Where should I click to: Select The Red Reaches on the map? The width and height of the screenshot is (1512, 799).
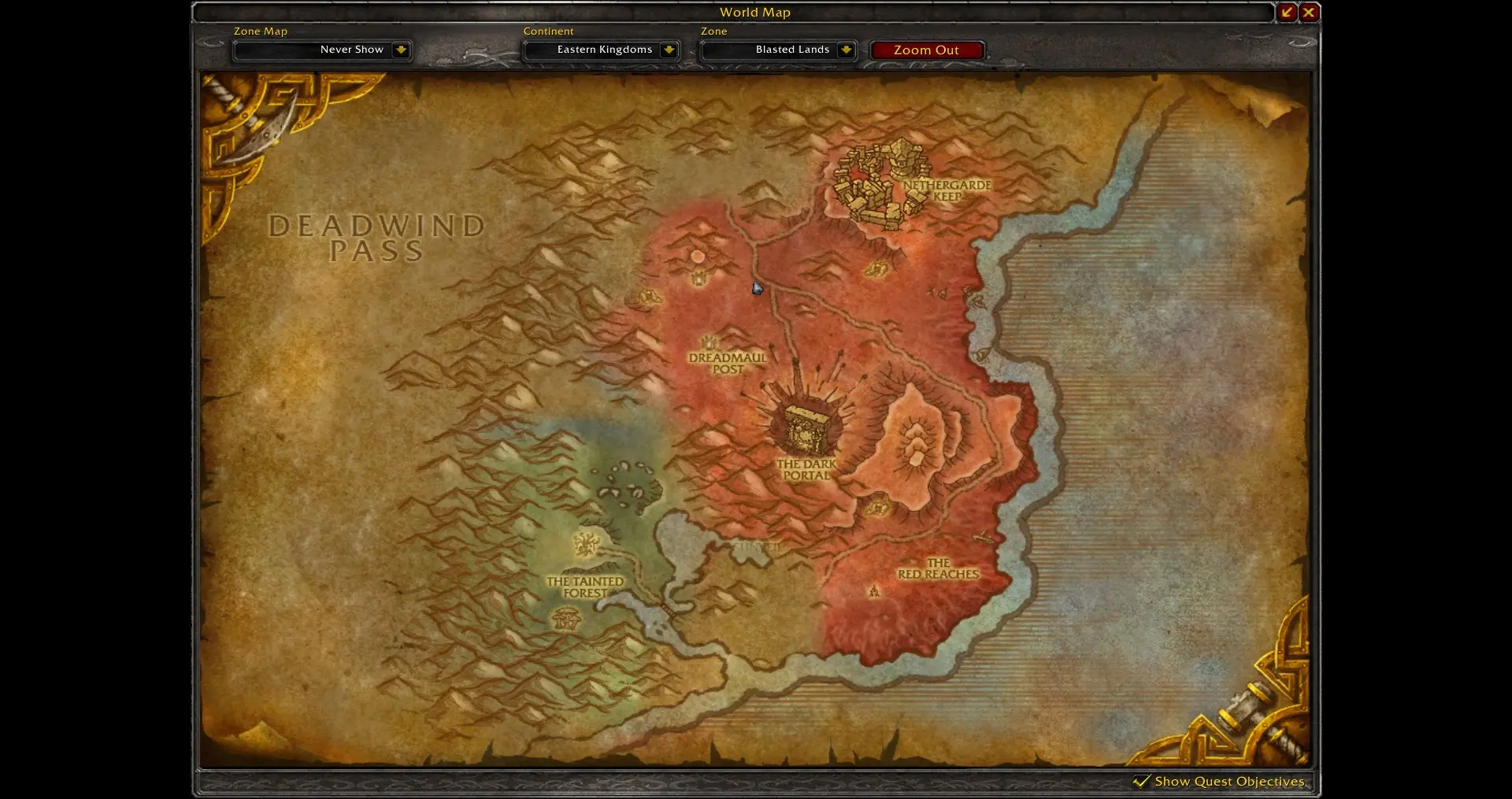coord(938,568)
